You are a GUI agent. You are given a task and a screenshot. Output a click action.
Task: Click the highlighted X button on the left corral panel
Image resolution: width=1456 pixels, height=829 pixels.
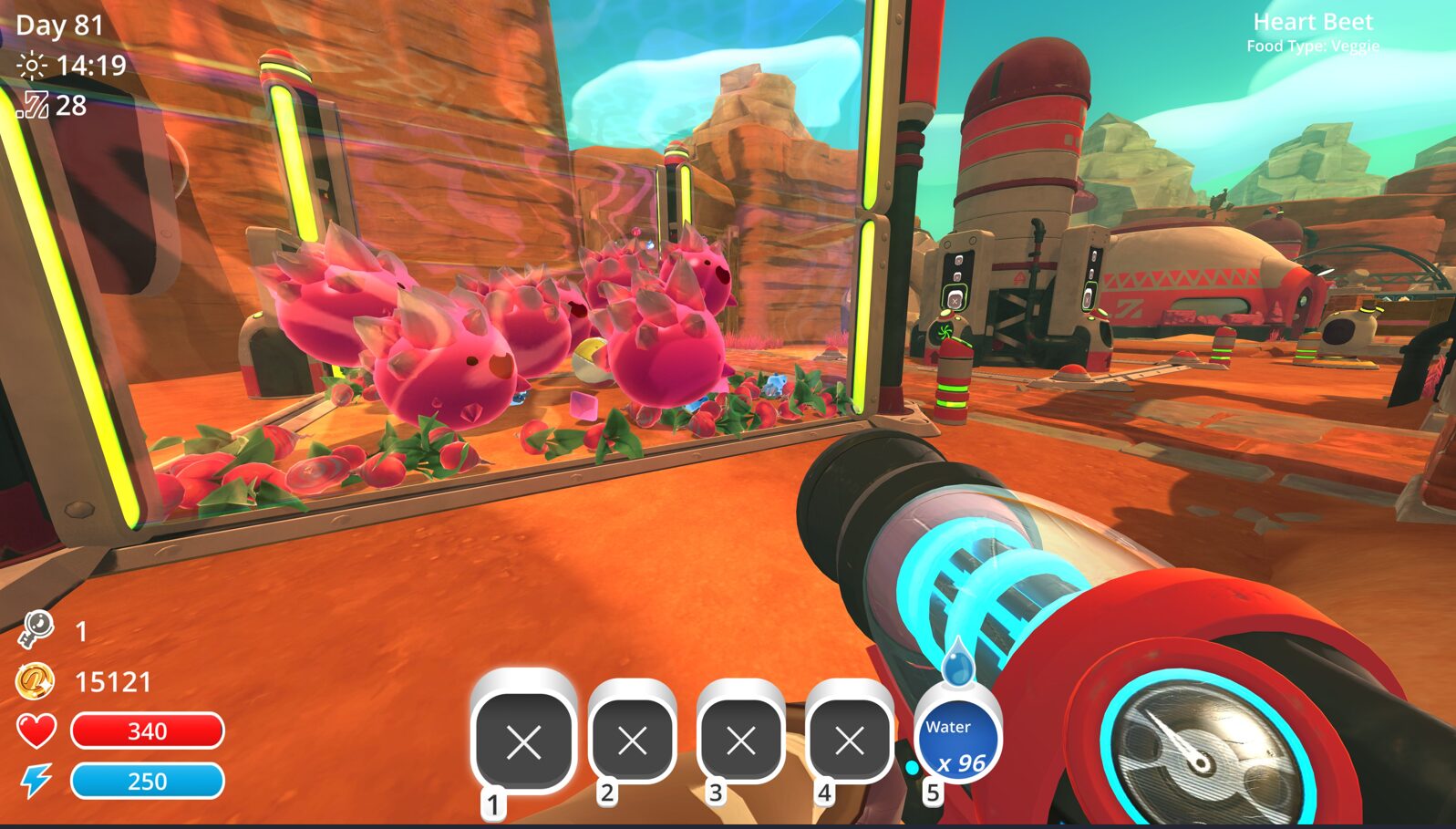[x=955, y=300]
